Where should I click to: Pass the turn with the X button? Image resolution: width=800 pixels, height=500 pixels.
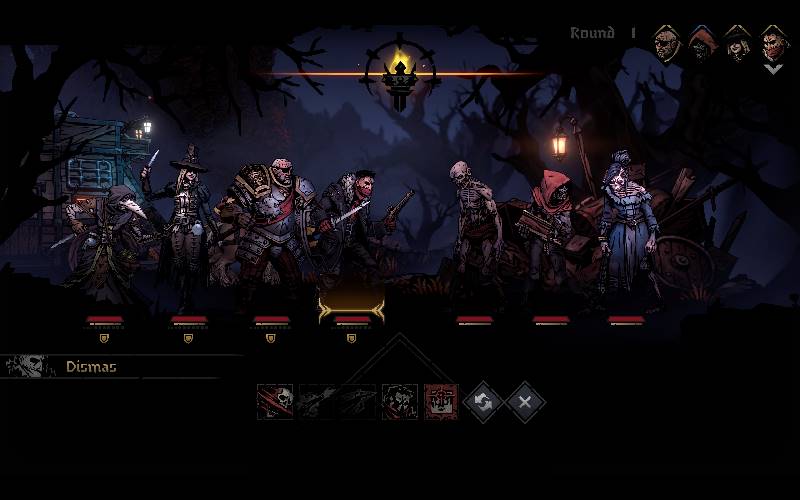coord(525,402)
